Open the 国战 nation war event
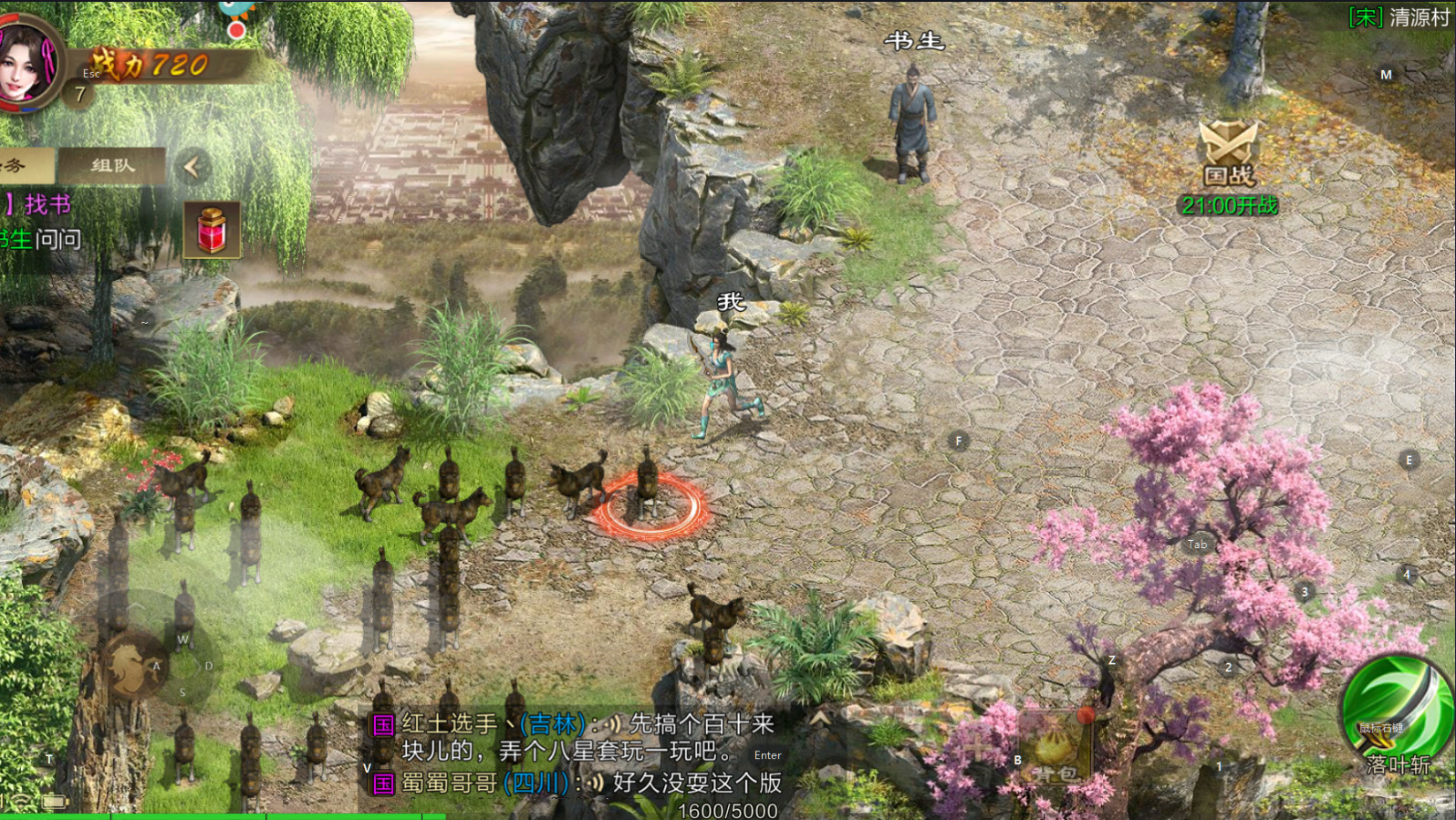 tap(1228, 154)
